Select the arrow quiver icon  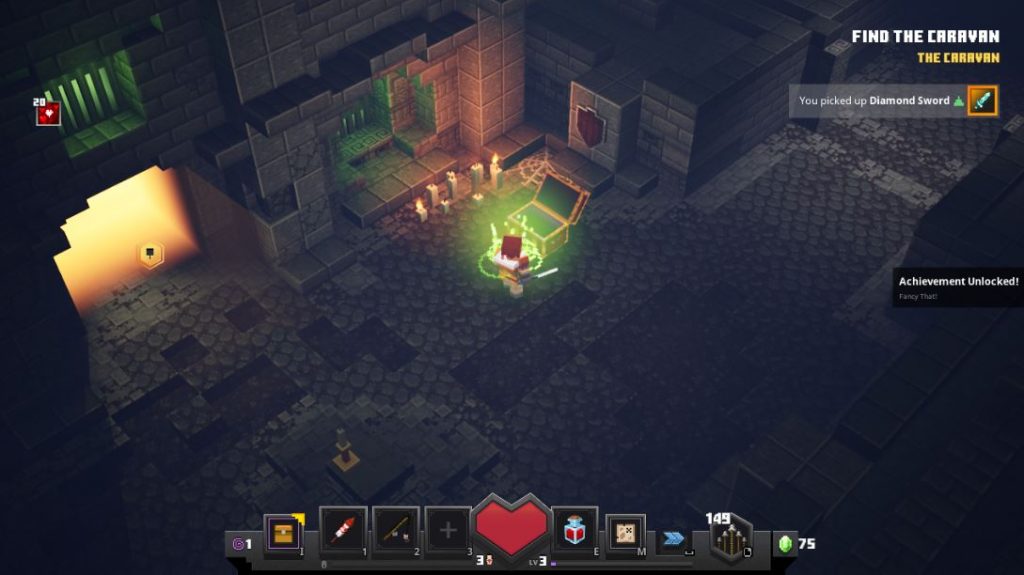click(x=731, y=540)
